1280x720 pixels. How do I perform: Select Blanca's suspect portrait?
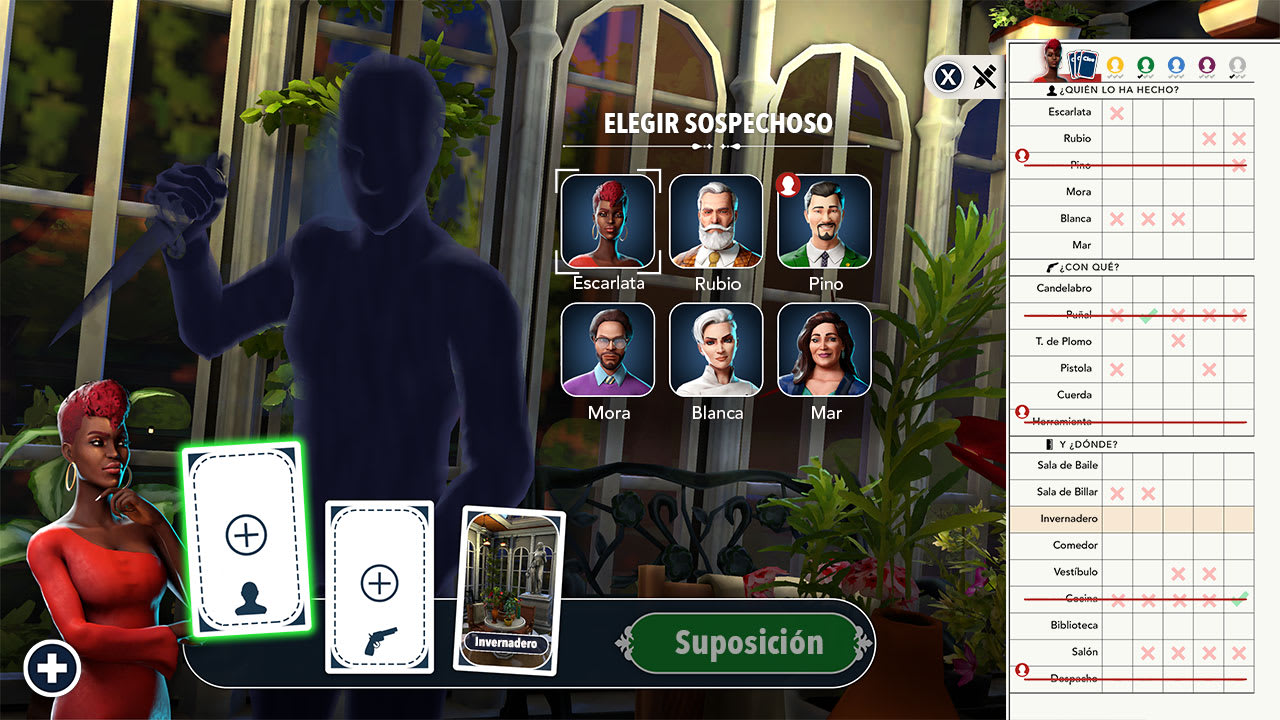716,347
